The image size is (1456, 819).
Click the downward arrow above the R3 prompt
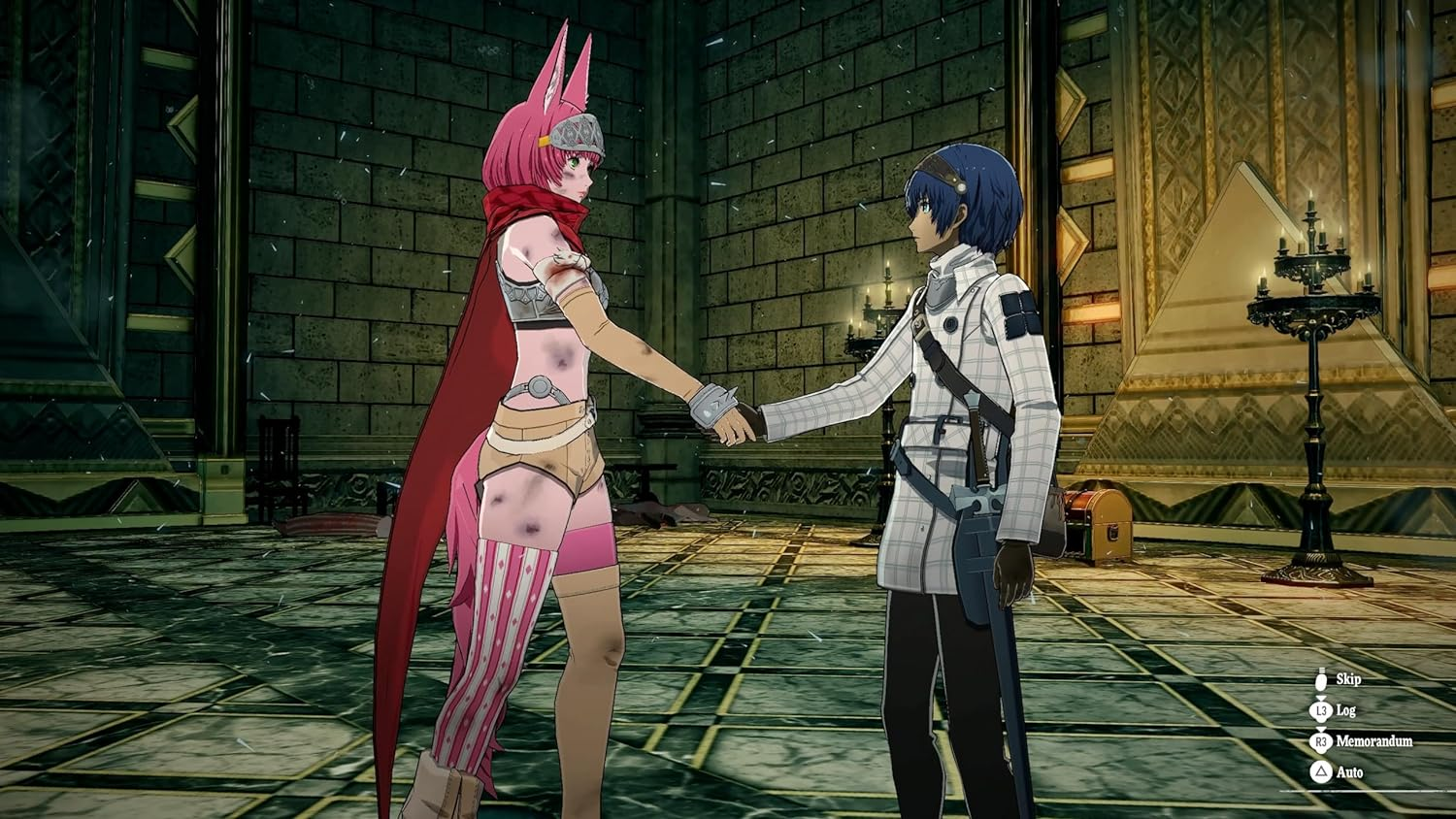click(1321, 729)
